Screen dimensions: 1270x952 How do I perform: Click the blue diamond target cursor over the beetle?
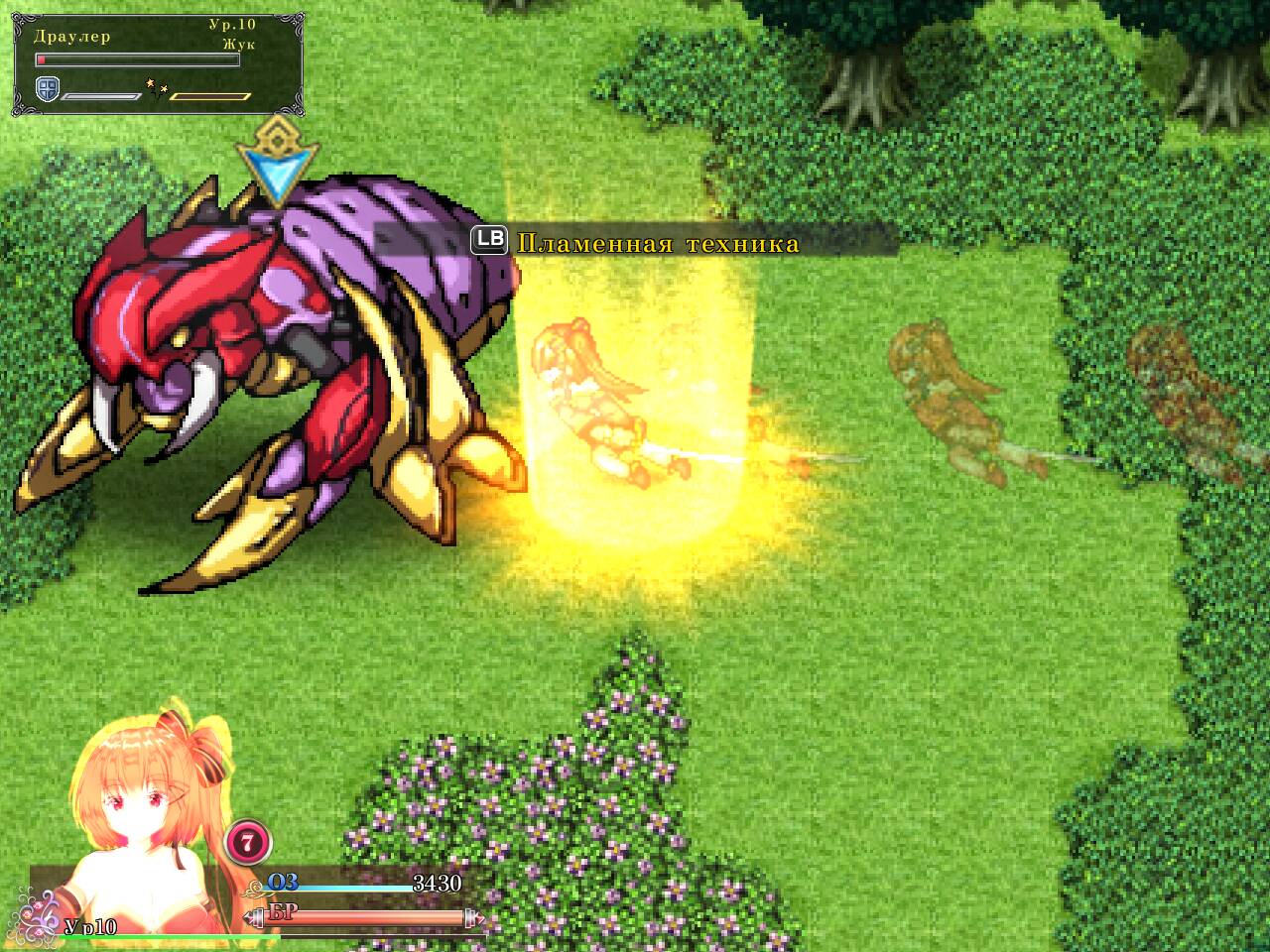279,171
